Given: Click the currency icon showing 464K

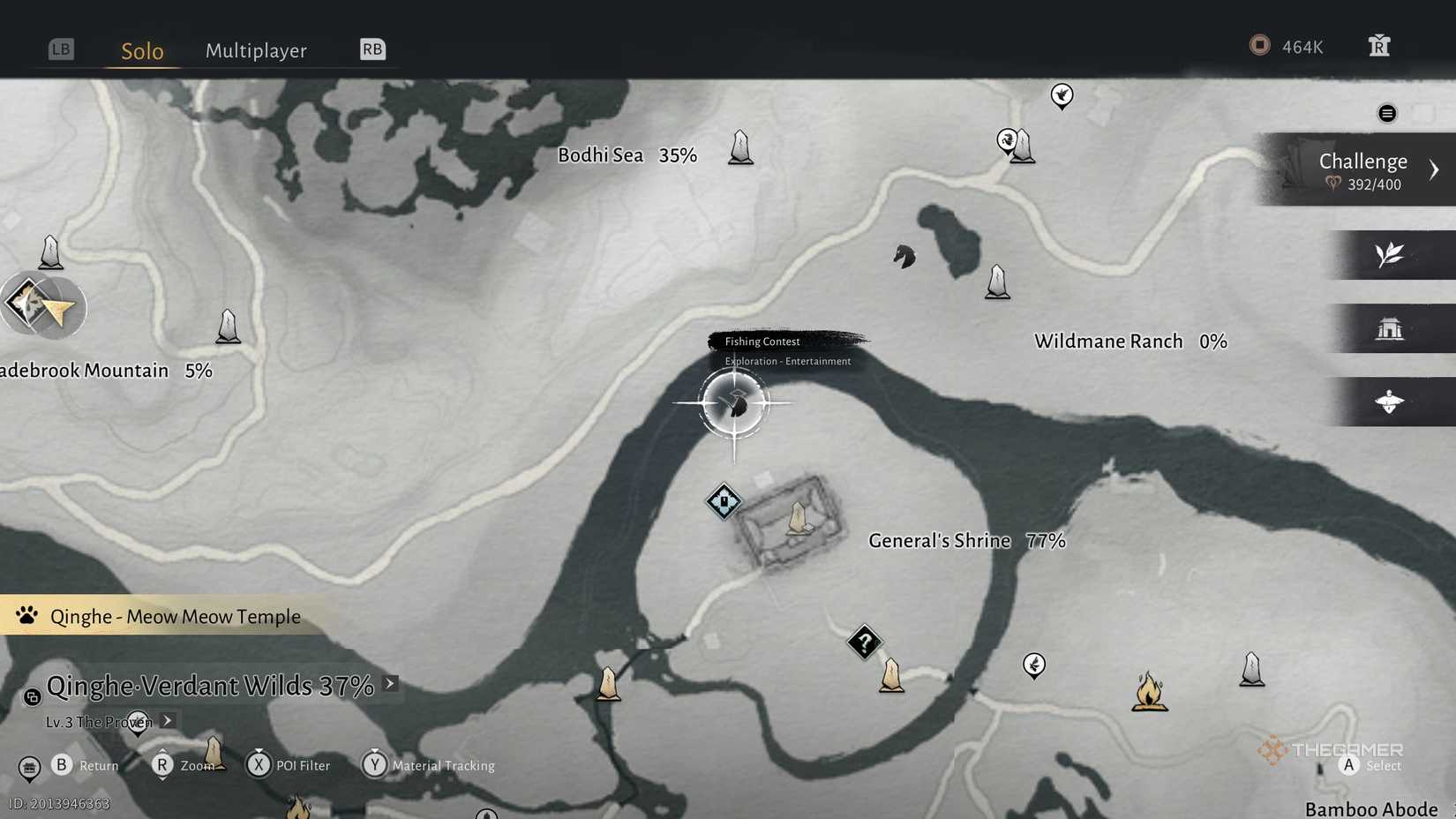Looking at the screenshot, I should (x=1260, y=45).
